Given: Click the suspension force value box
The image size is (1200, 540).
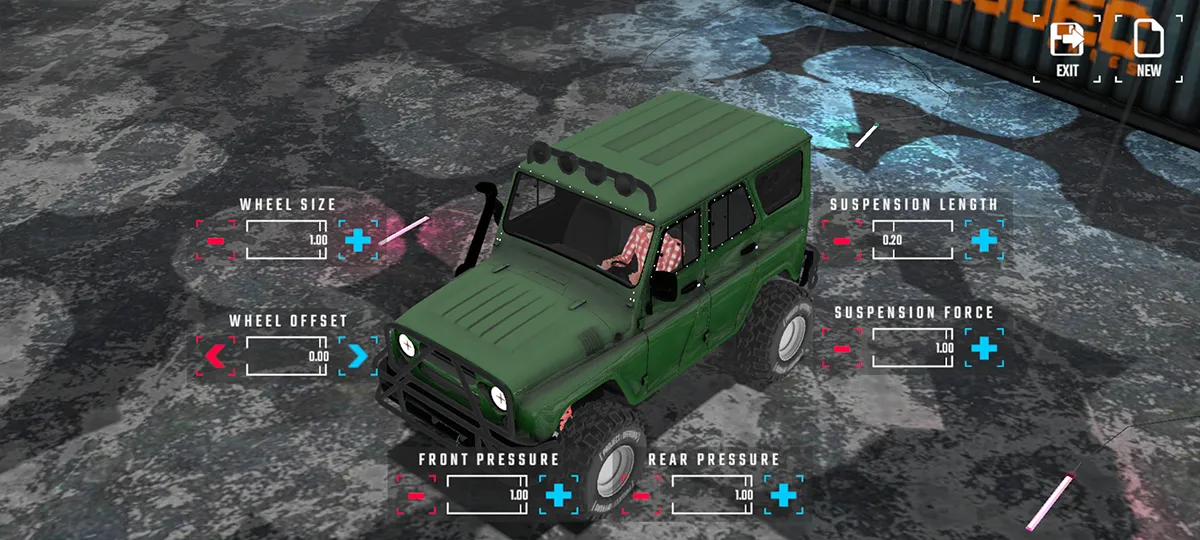Looking at the screenshot, I should [913, 348].
